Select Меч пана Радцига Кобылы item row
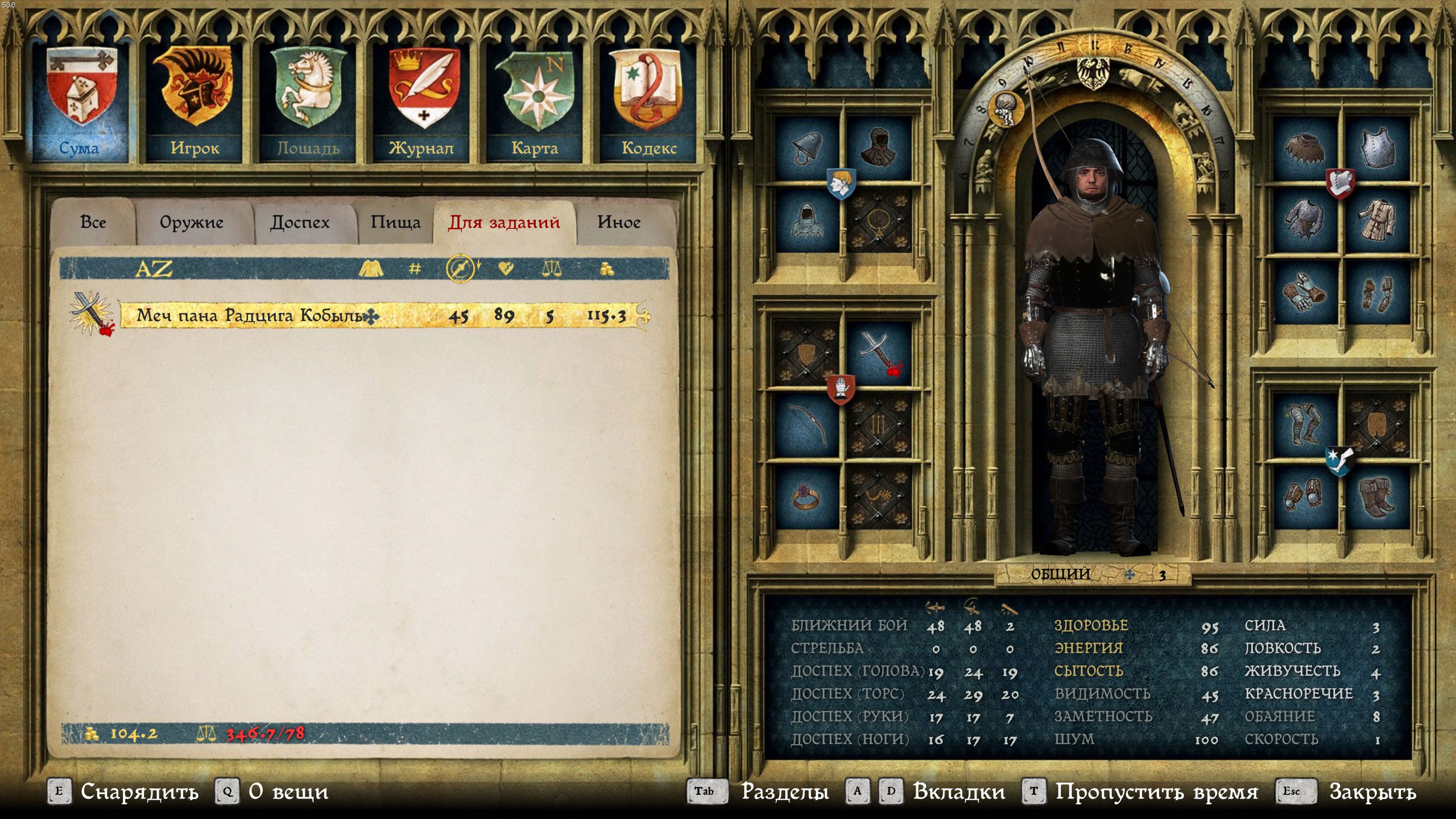1456x819 pixels. (381, 316)
